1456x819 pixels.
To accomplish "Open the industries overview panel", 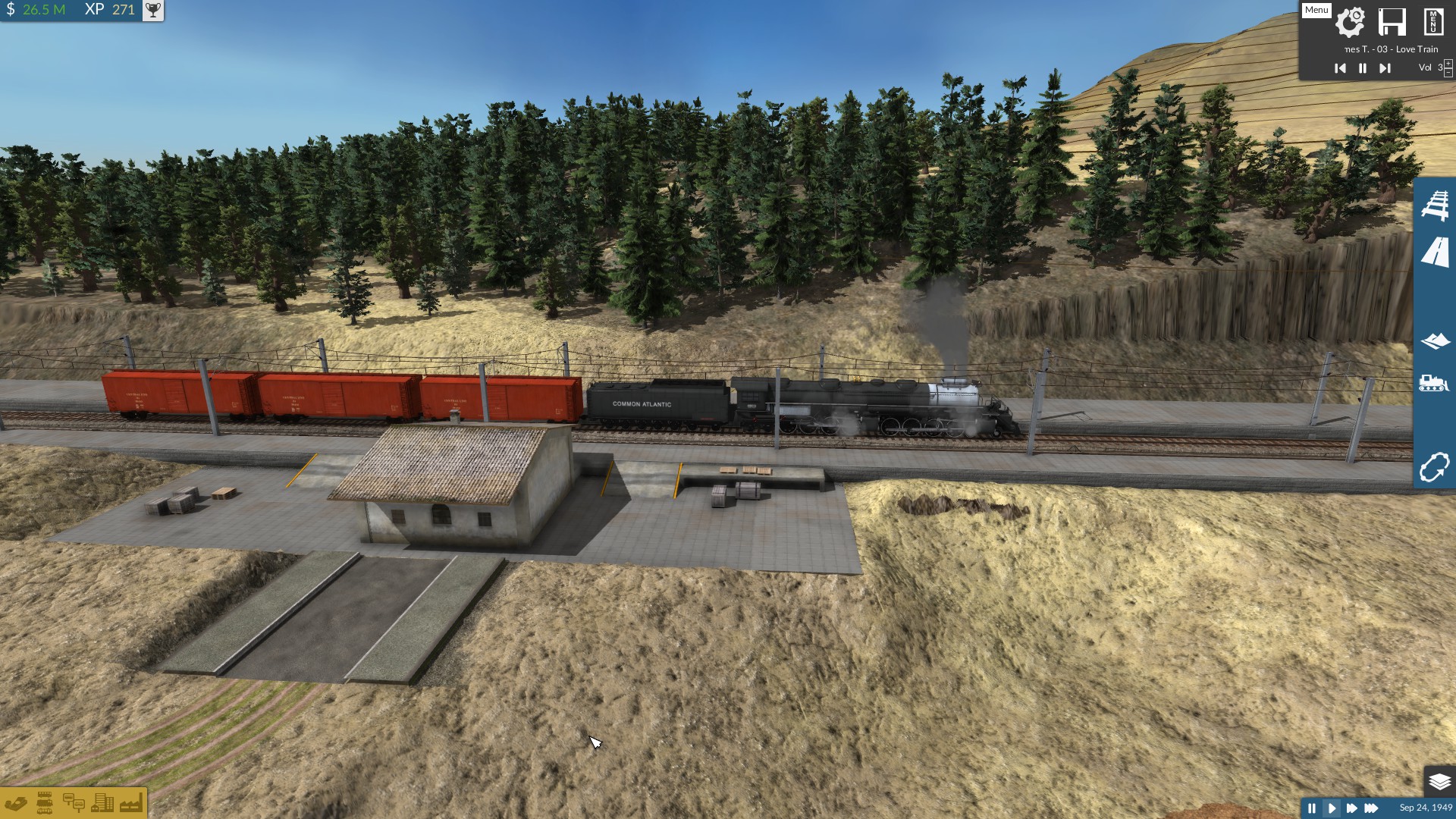I will (130, 804).
